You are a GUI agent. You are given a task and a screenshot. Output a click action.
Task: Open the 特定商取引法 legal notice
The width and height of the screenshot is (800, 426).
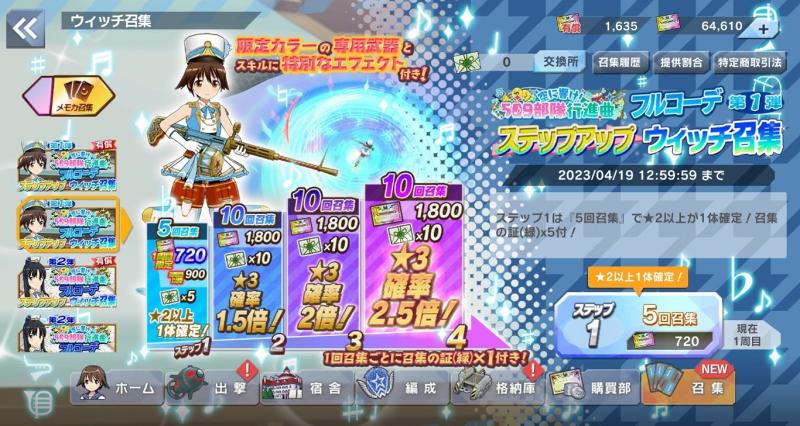749,62
